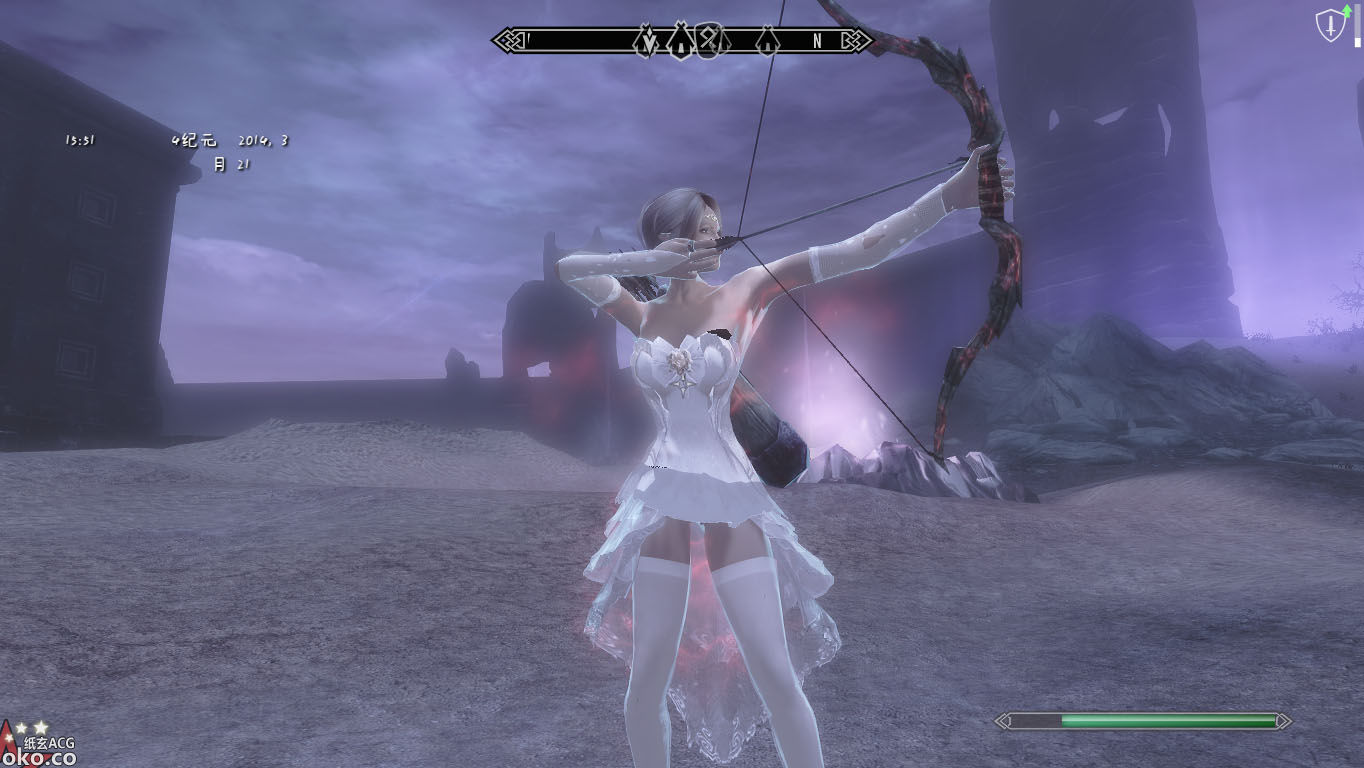The width and height of the screenshot is (1364, 768).
Task: Click the compass marker with V-shaped emblem
Action: point(647,41)
